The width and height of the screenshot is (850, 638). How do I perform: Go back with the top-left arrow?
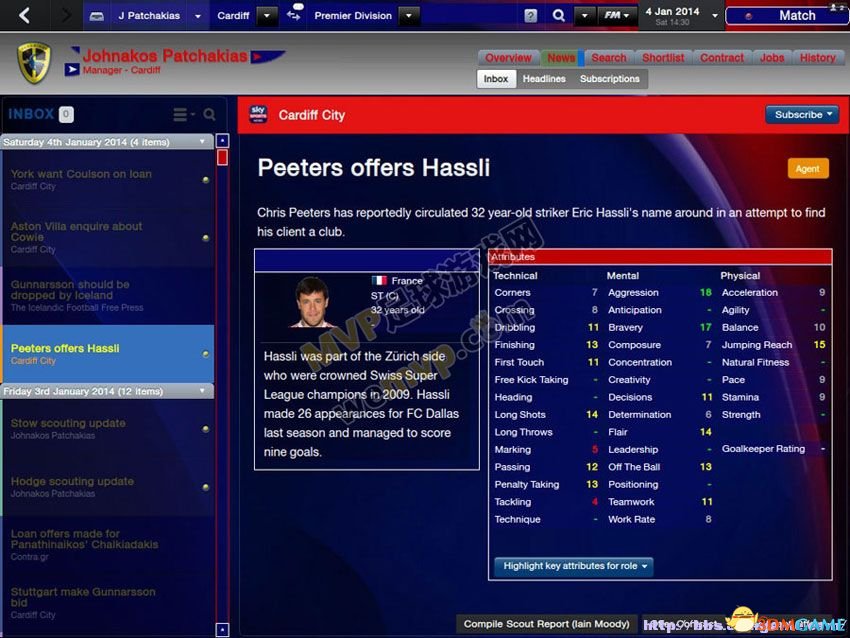click(x=24, y=15)
